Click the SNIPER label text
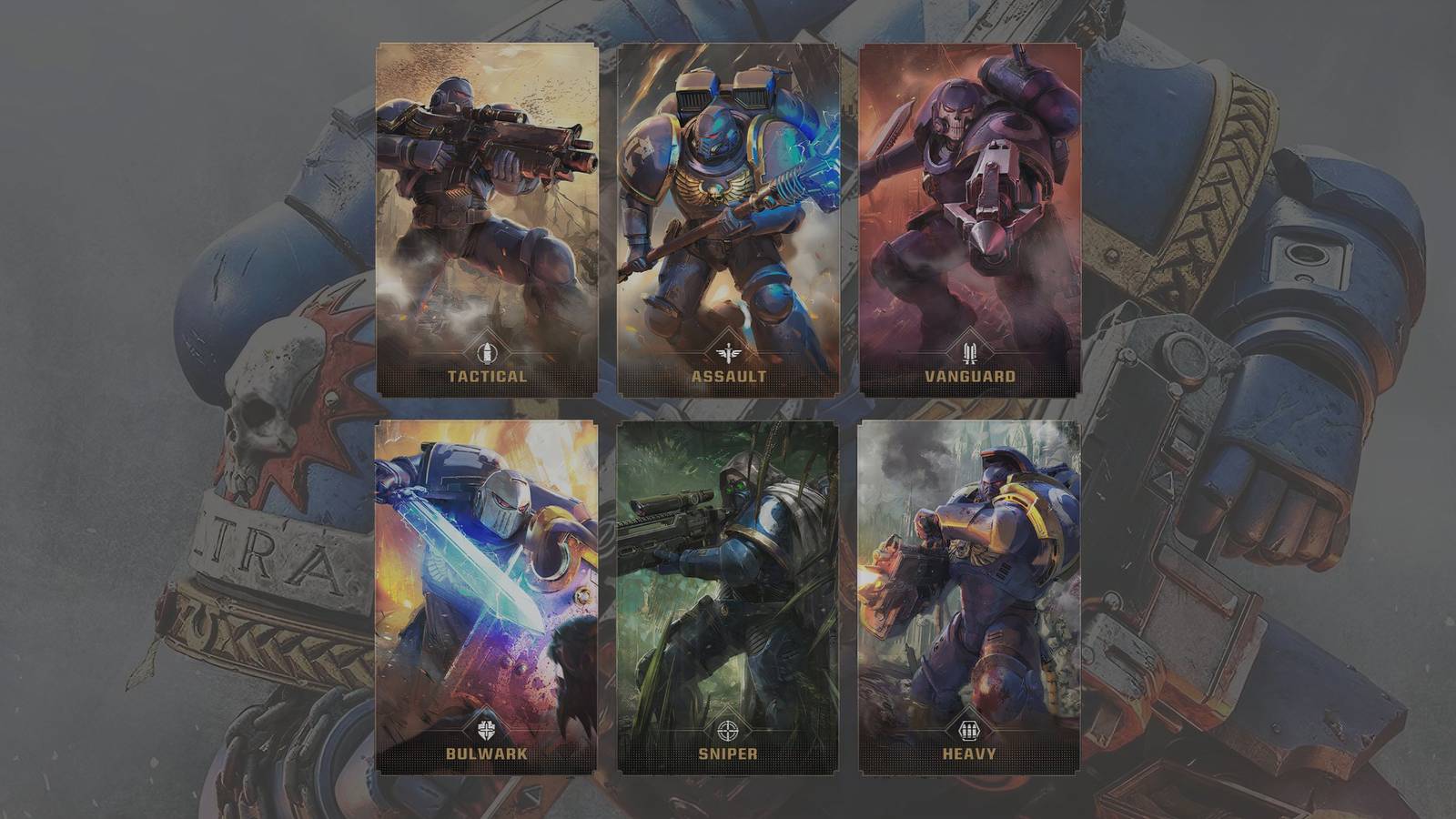This screenshot has height=819, width=1456. tap(726, 753)
